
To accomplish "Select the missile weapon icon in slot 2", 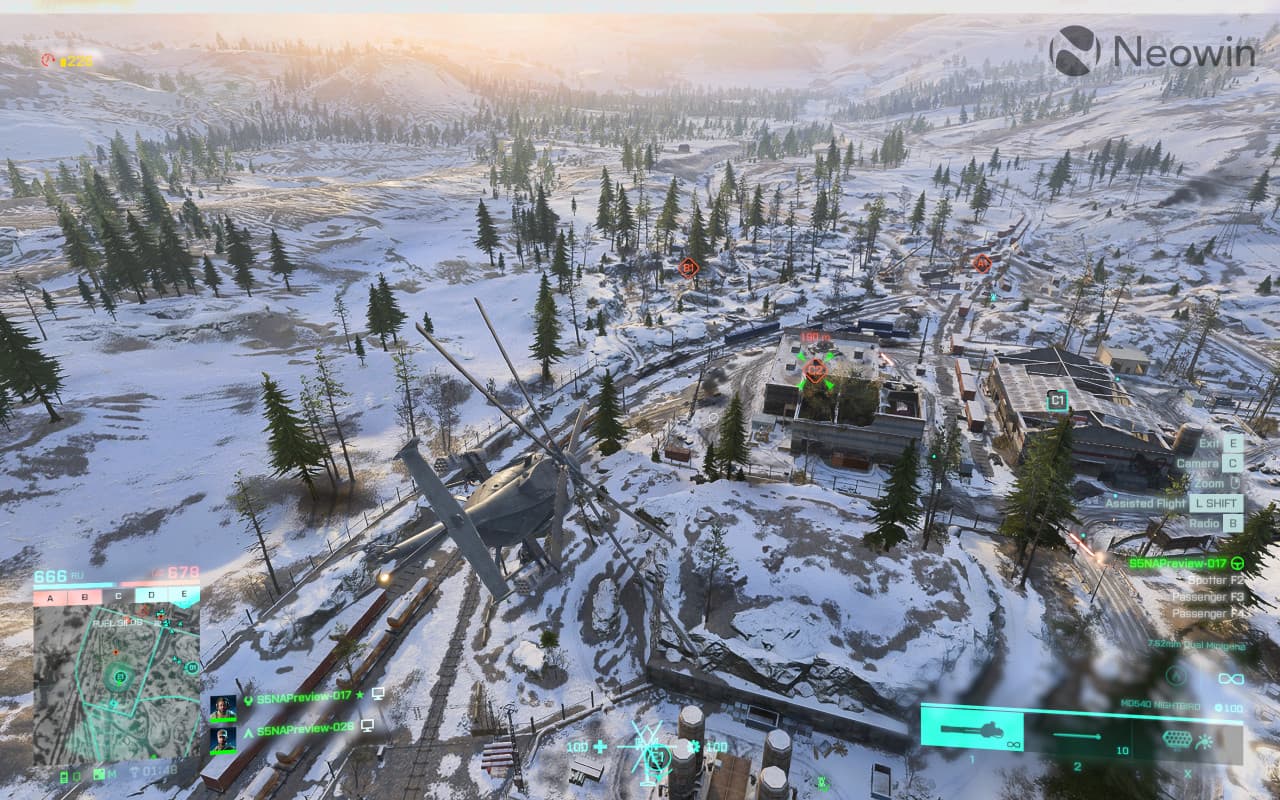I will coord(1075,735).
